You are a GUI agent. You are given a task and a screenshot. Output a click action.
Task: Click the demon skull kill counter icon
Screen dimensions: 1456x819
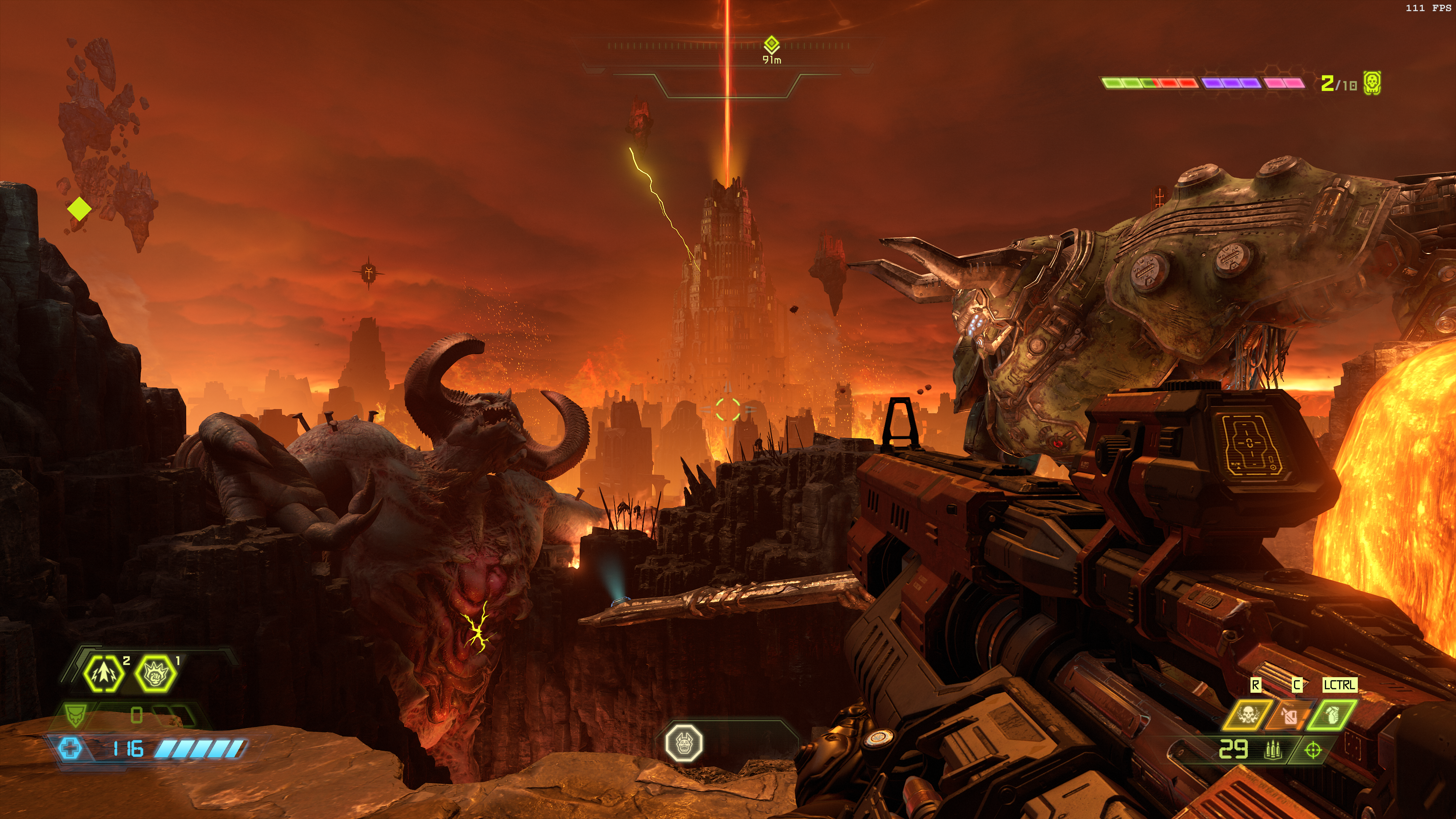pyautogui.click(x=1372, y=84)
